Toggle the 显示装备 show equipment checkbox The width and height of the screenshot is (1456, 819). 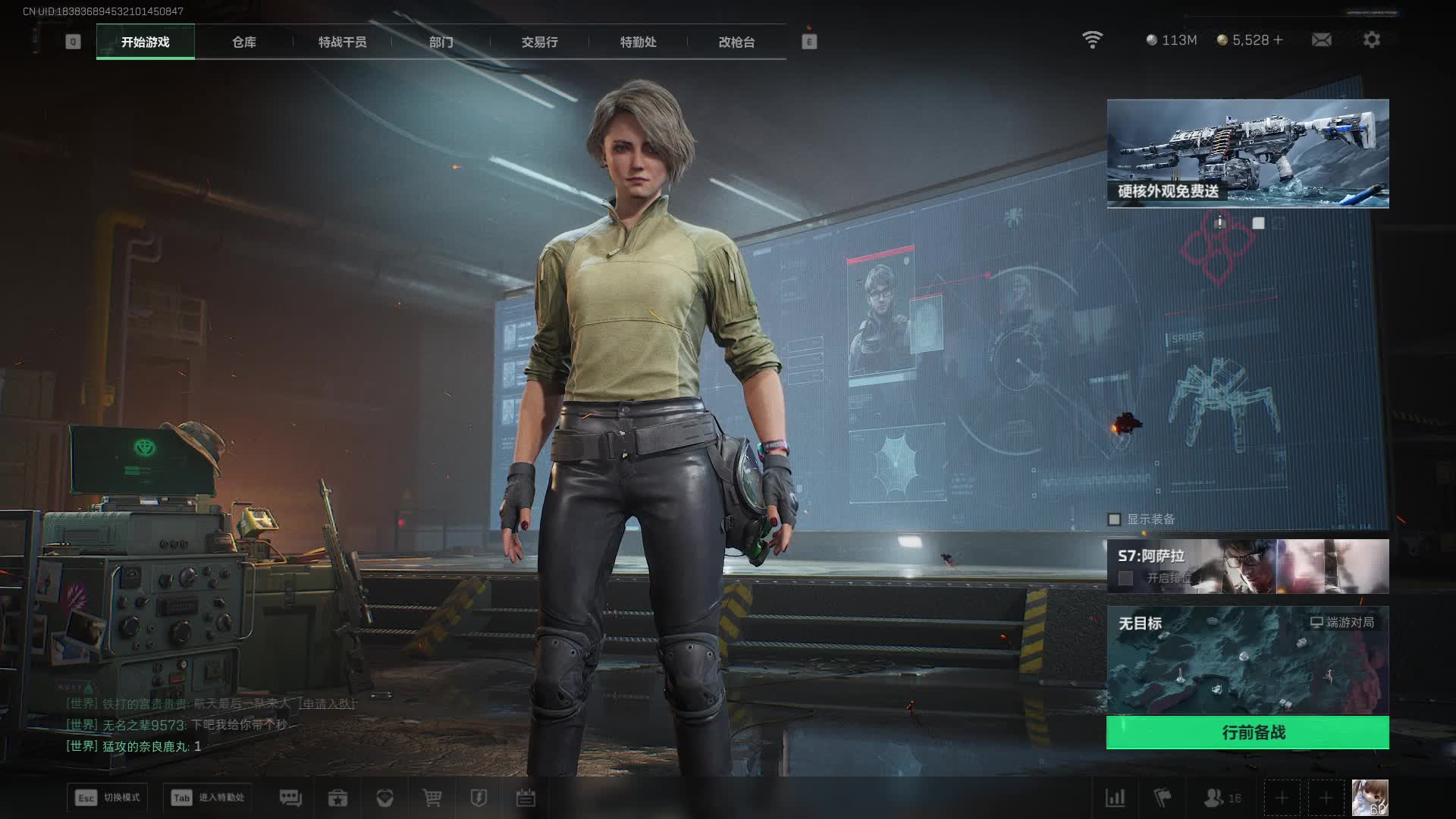click(1114, 519)
